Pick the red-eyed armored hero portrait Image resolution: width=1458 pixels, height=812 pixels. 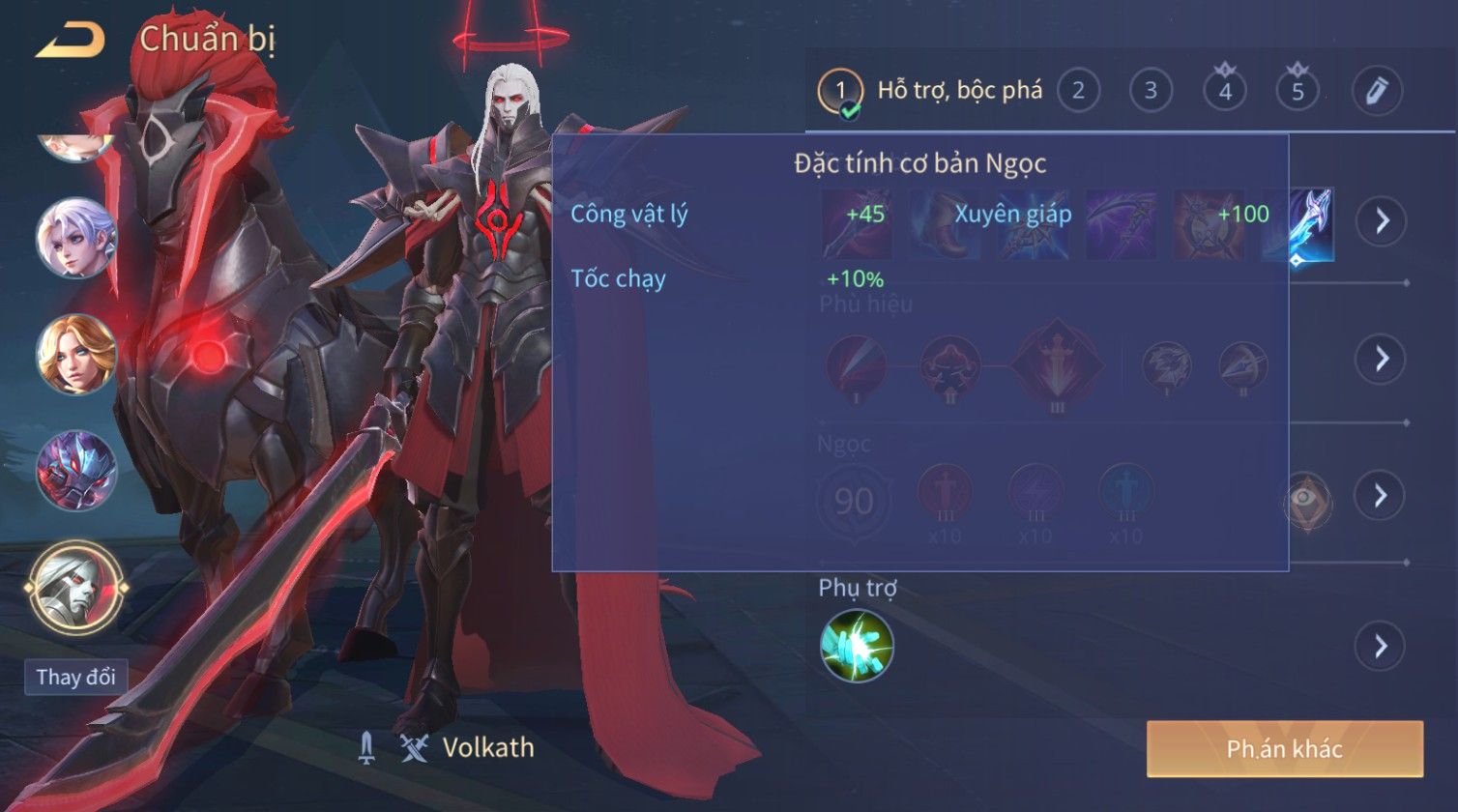[x=76, y=471]
